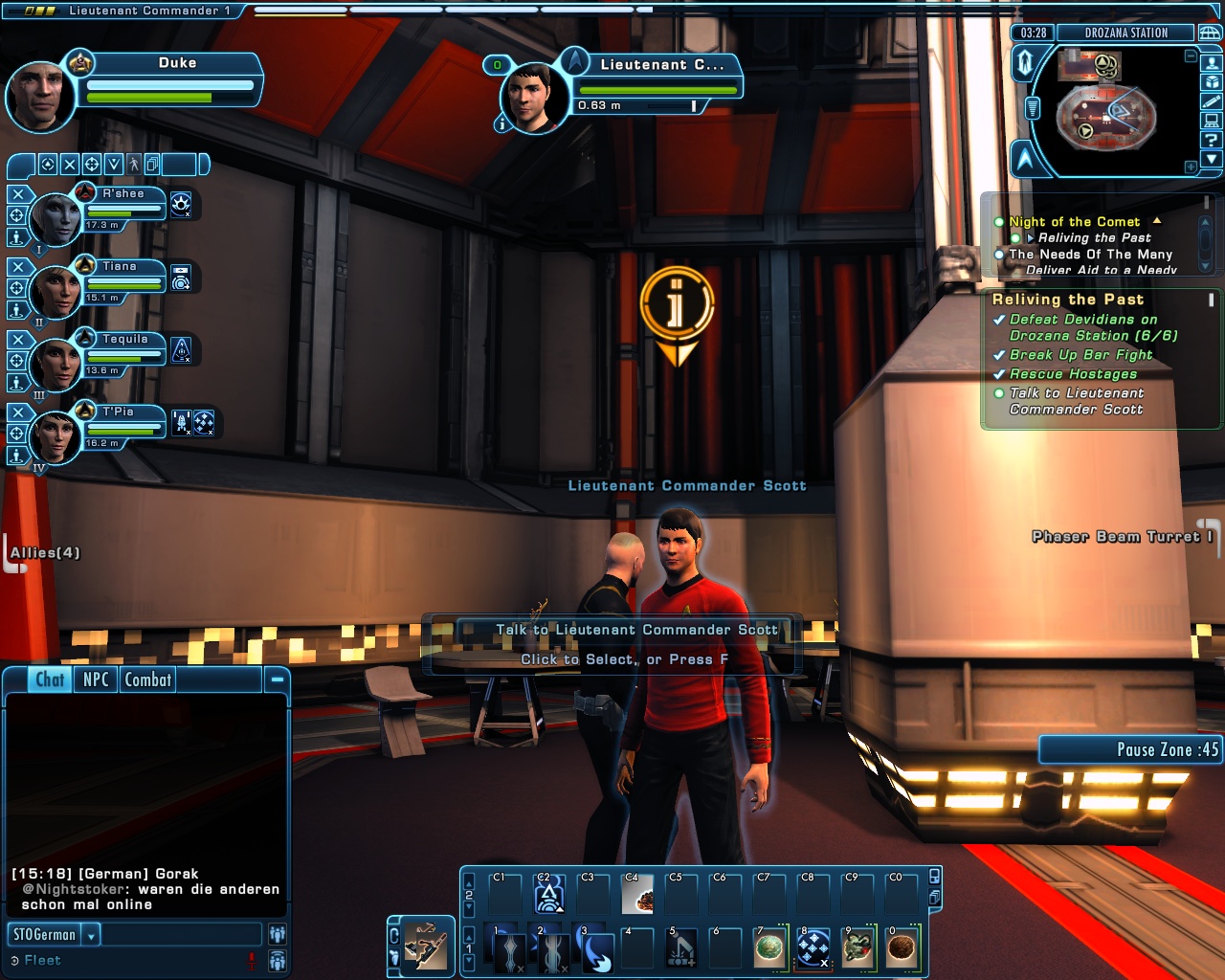Open the Combat log tab

click(x=147, y=679)
